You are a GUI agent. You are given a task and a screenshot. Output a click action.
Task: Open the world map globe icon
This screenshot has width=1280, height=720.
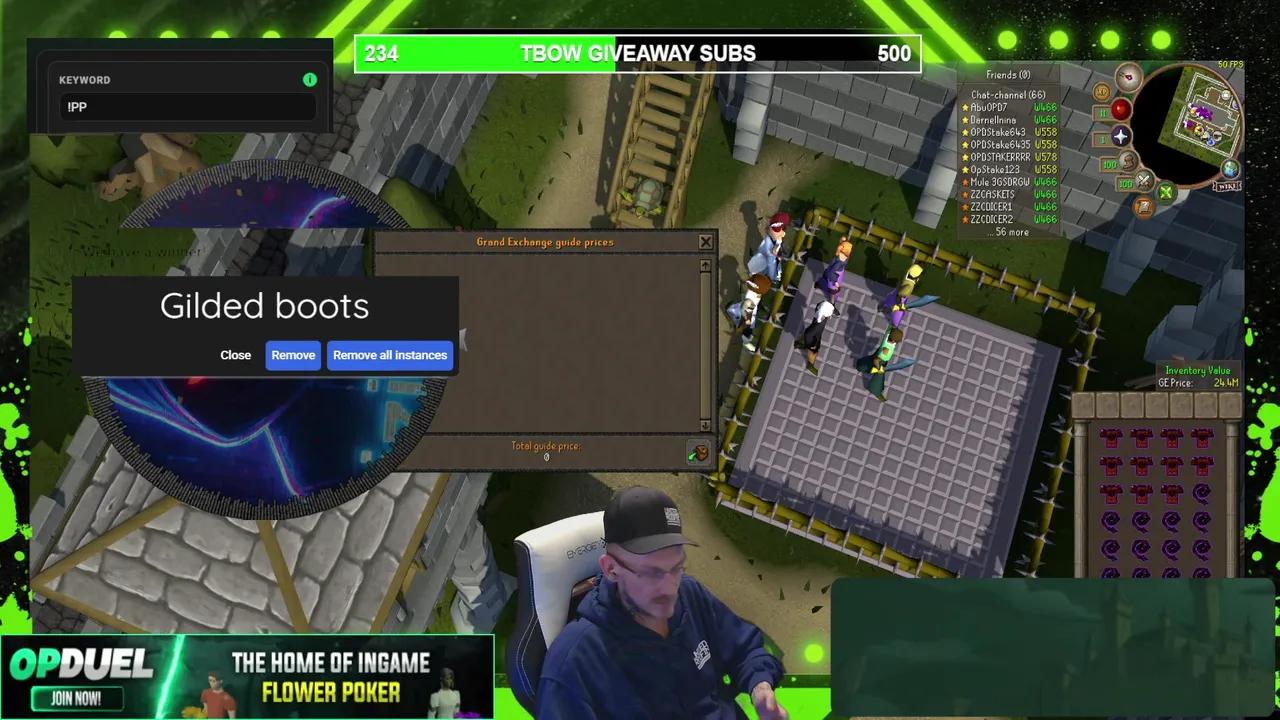pos(1230,169)
